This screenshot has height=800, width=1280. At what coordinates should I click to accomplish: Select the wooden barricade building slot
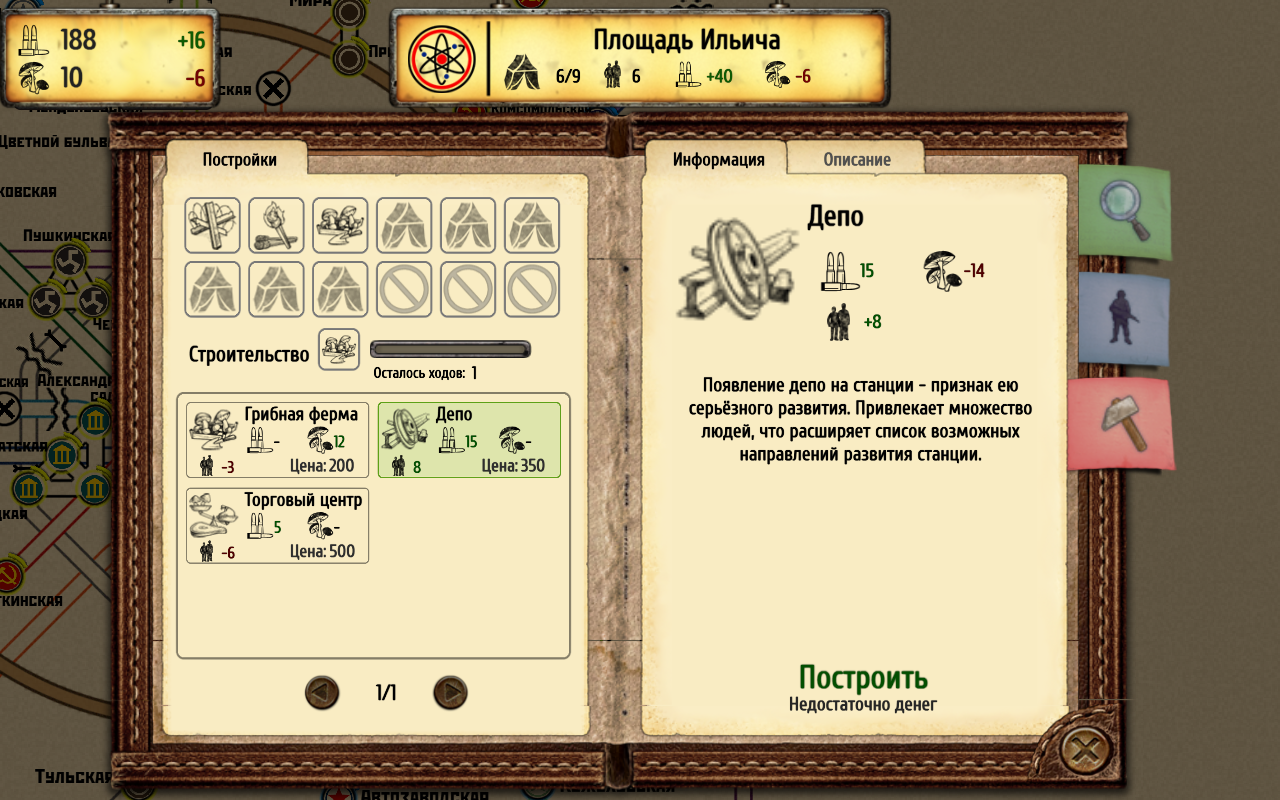[x=212, y=225]
